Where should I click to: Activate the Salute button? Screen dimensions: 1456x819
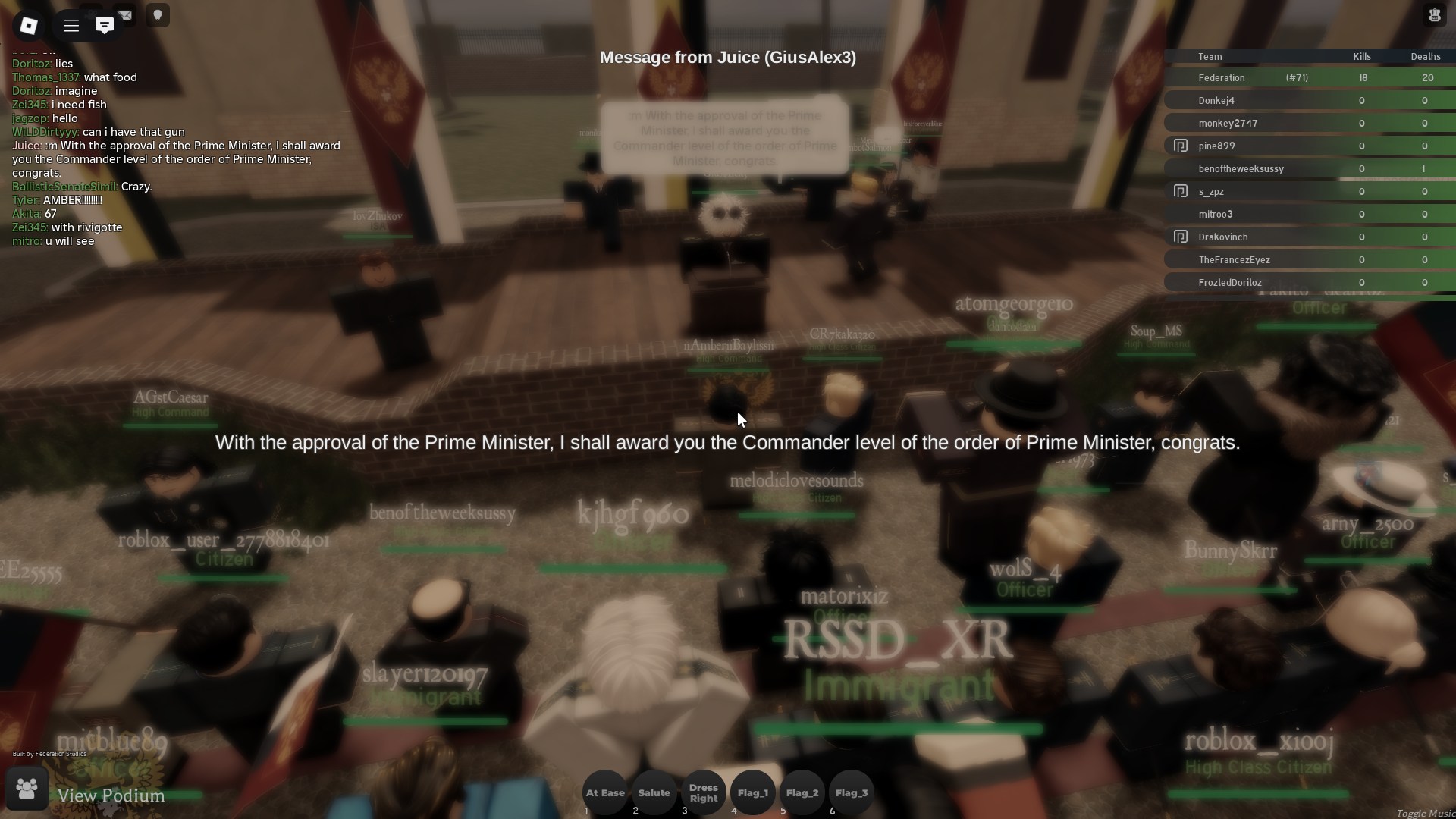point(654,793)
